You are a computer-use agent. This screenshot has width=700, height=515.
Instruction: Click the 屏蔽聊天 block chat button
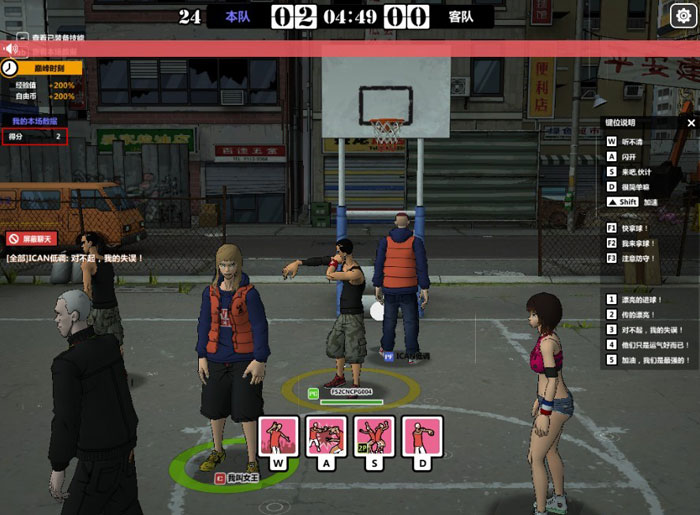click(x=31, y=239)
